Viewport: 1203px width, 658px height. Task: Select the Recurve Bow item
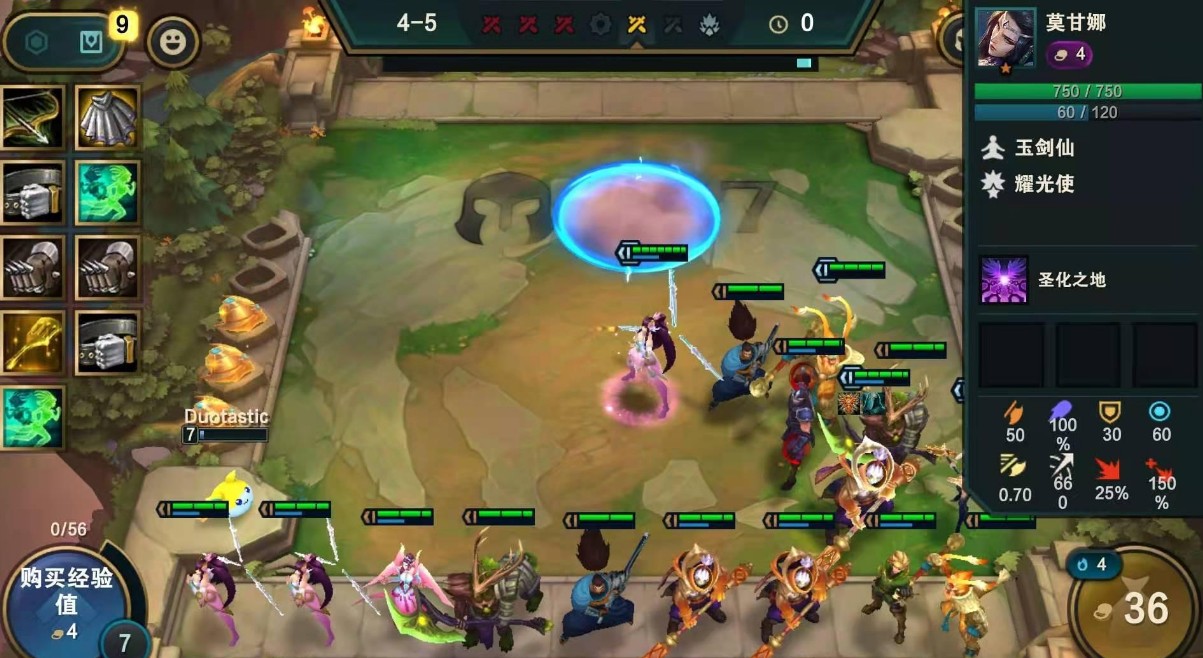[32, 118]
